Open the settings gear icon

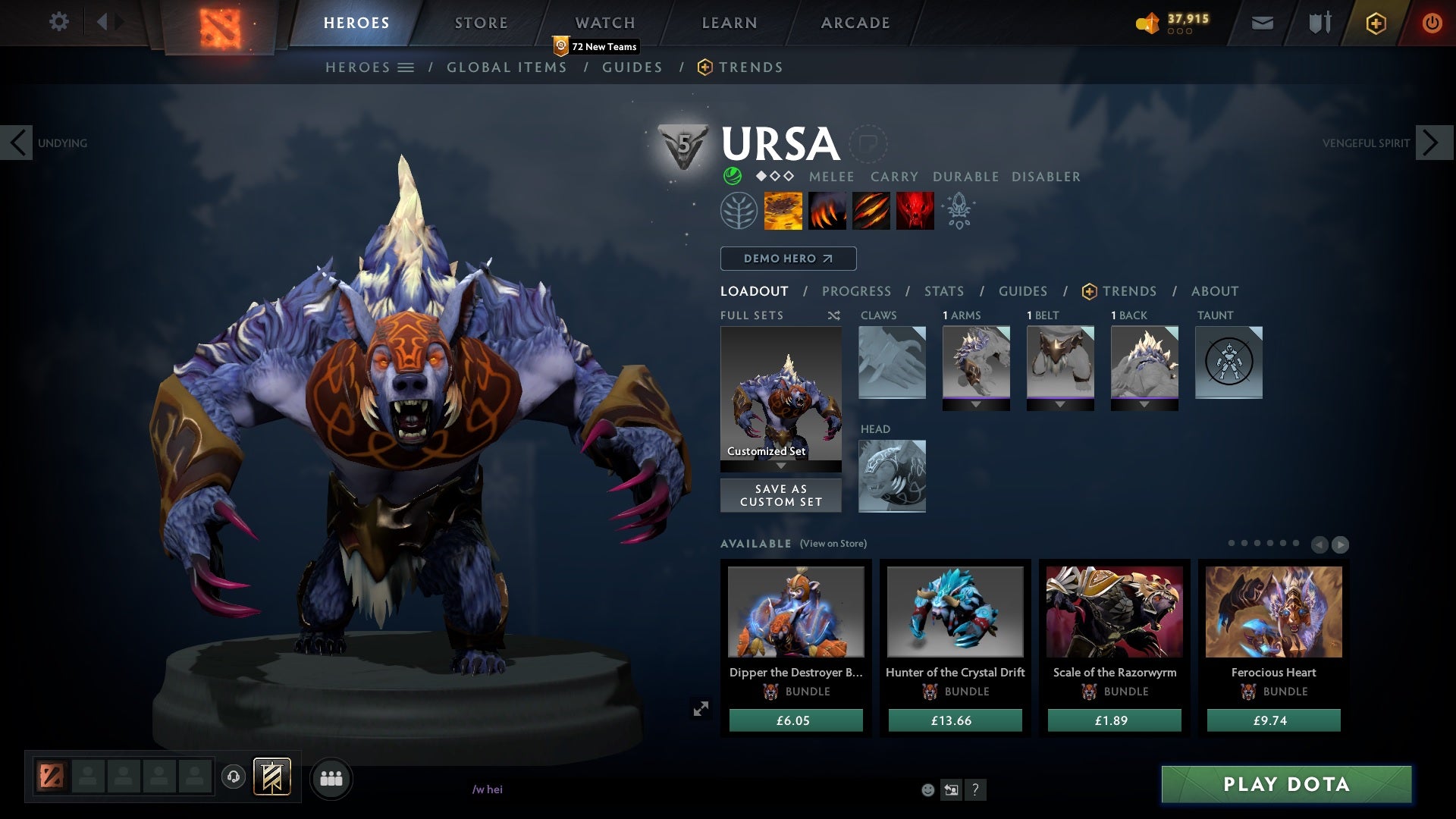pyautogui.click(x=59, y=22)
